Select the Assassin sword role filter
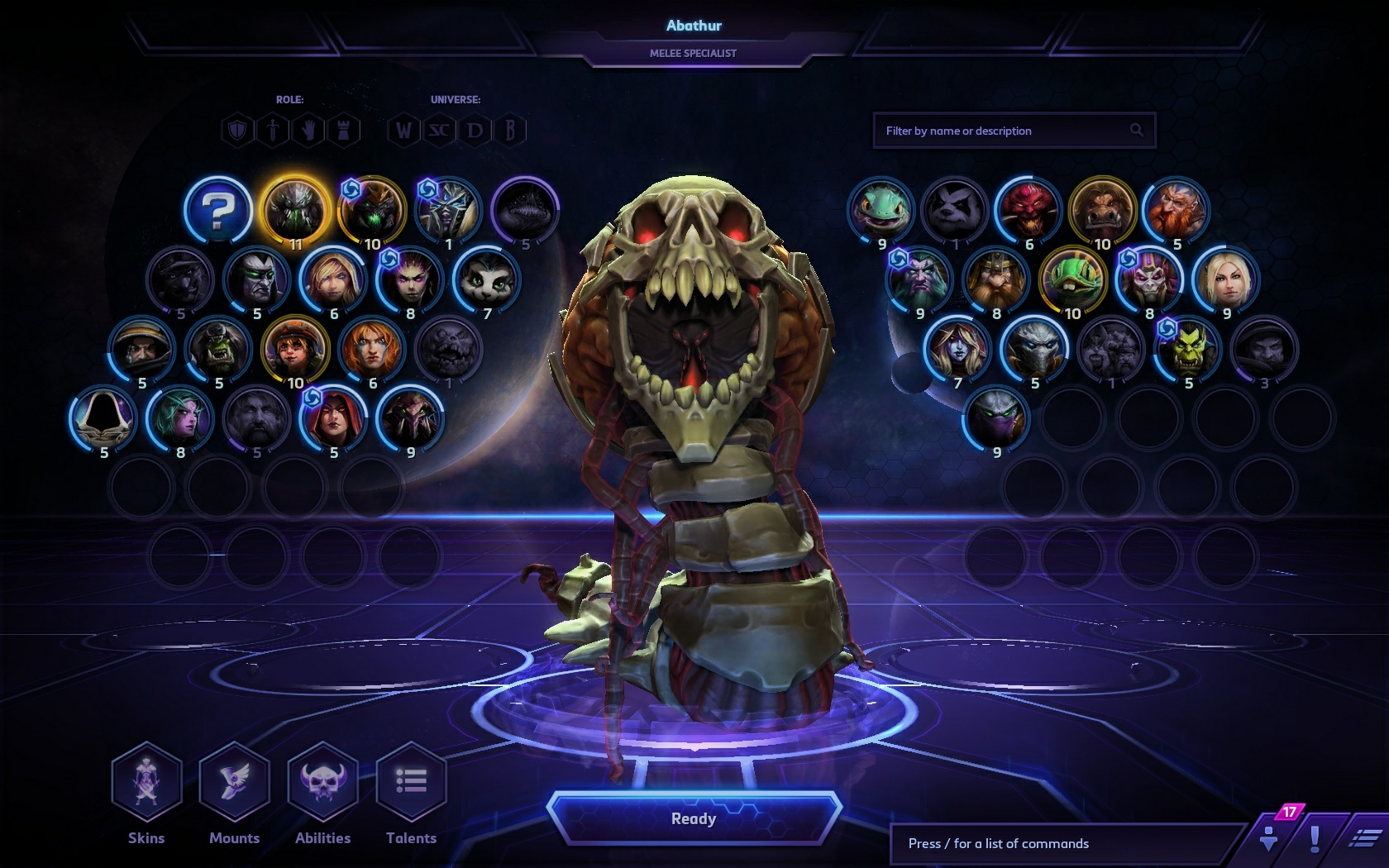Viewport: 1389px width, 868px height. [x=273, y=130]
